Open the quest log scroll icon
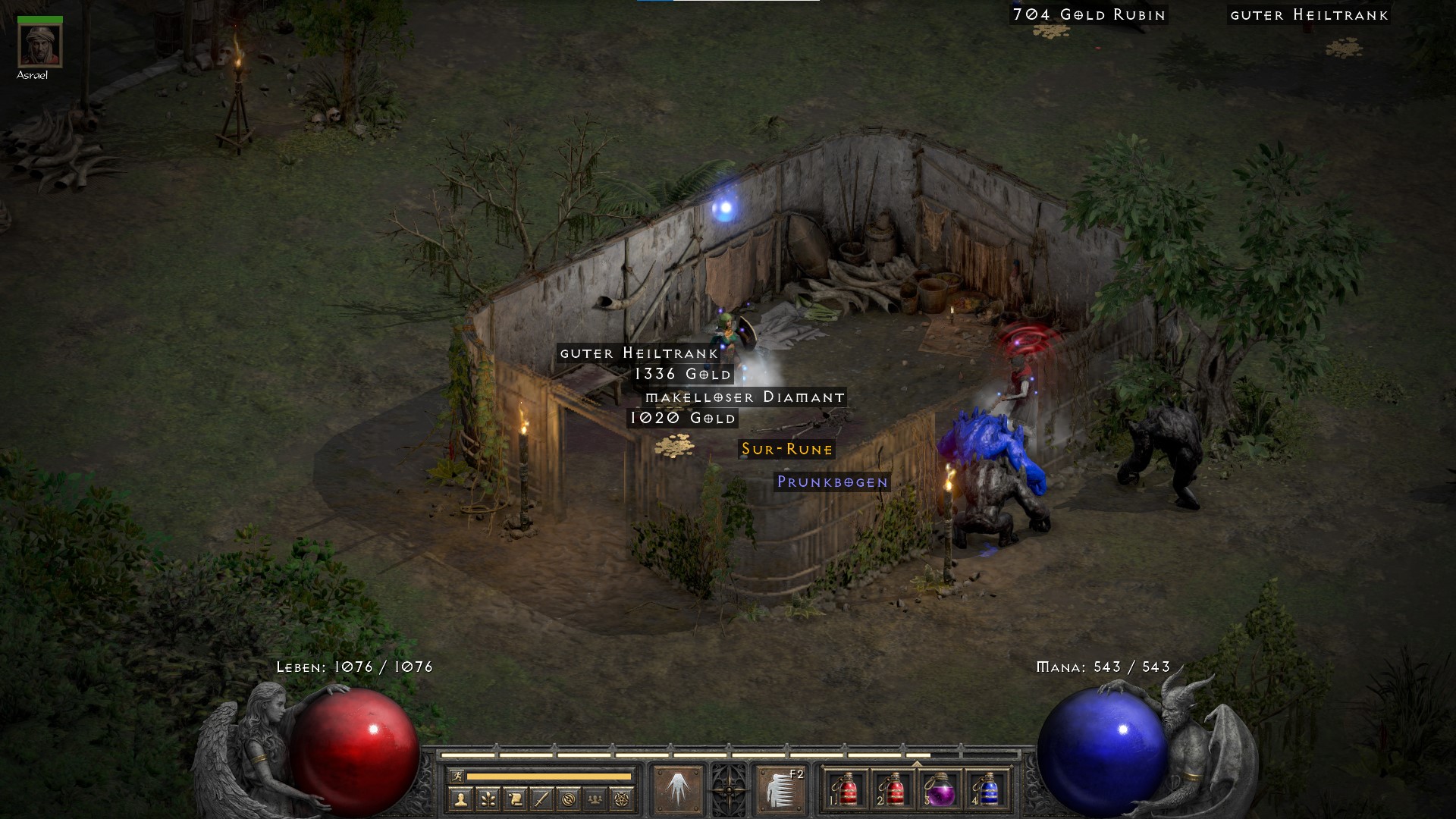Screen dimensions: 1456x819 pos(516,799)
